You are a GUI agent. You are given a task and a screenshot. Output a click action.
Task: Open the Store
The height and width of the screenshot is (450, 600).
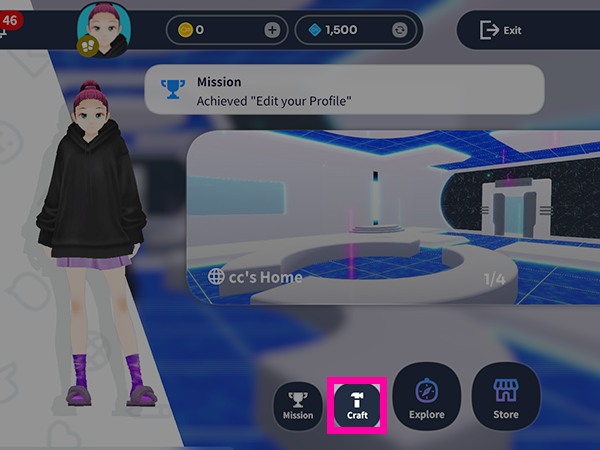point(506,397)
